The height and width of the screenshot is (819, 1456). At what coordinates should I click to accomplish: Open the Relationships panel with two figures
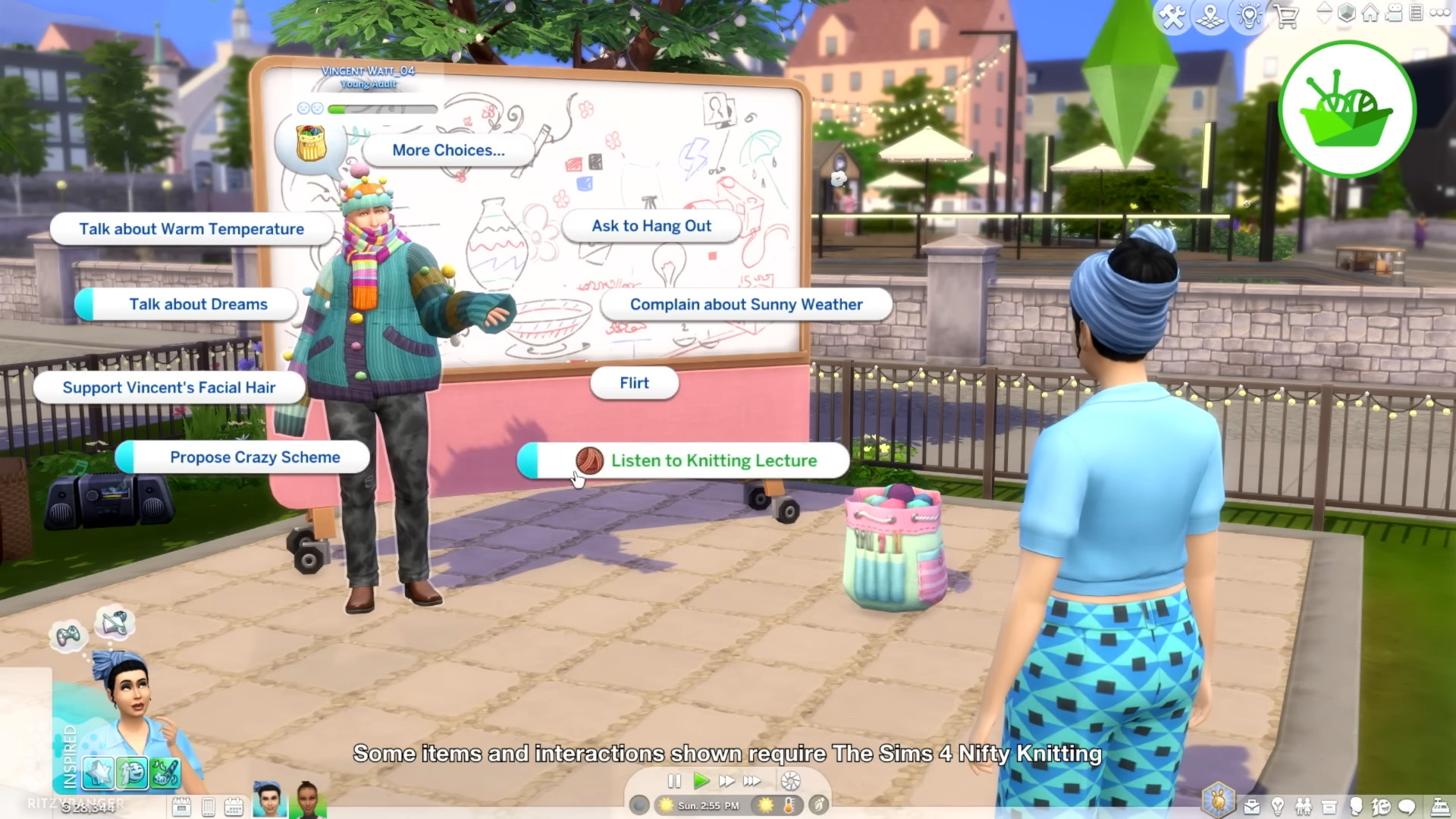[x=1304, y=807]
